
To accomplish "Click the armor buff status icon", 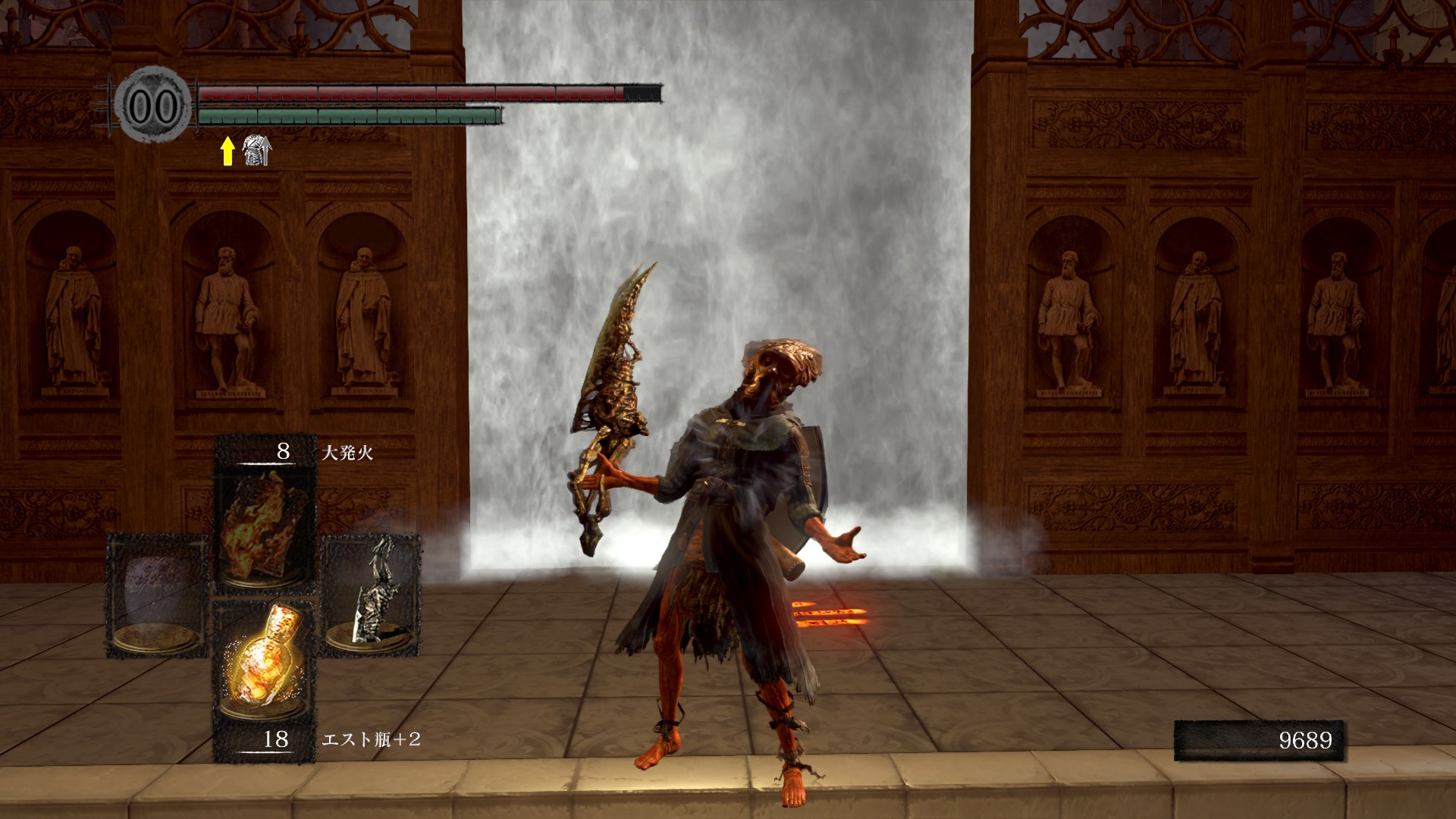I will tap(256, 151).
